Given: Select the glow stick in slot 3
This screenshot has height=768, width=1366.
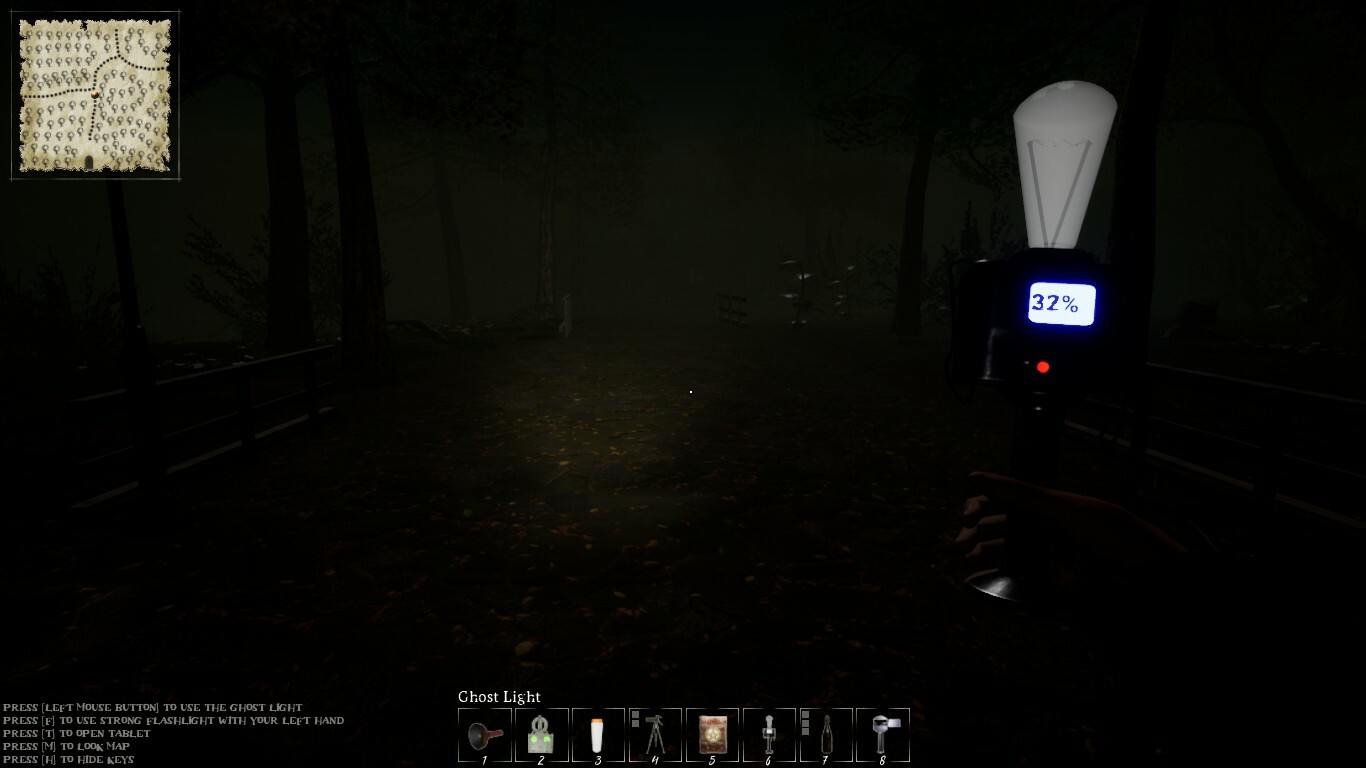Looking at the screenshot, I should click(598, 735).
